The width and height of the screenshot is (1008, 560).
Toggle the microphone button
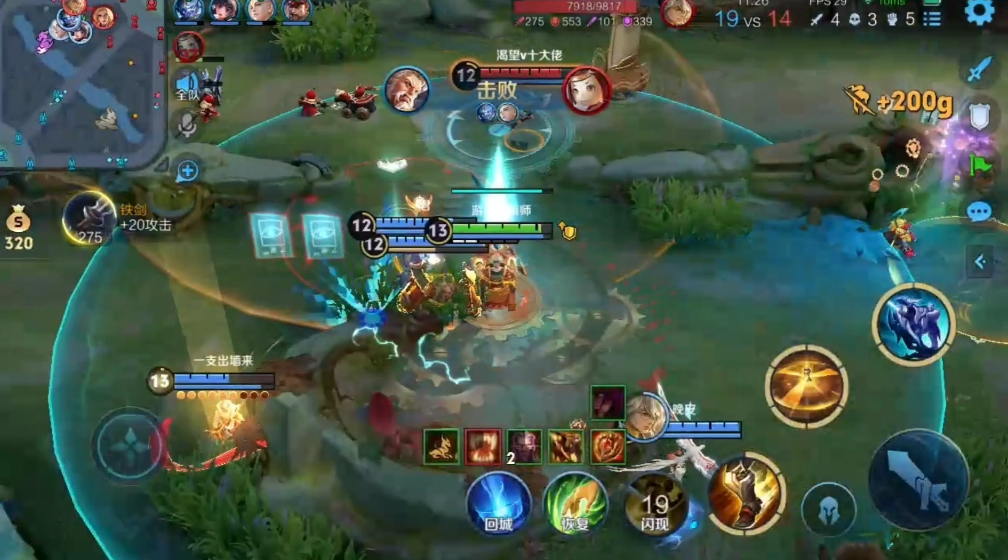[187, 124]
